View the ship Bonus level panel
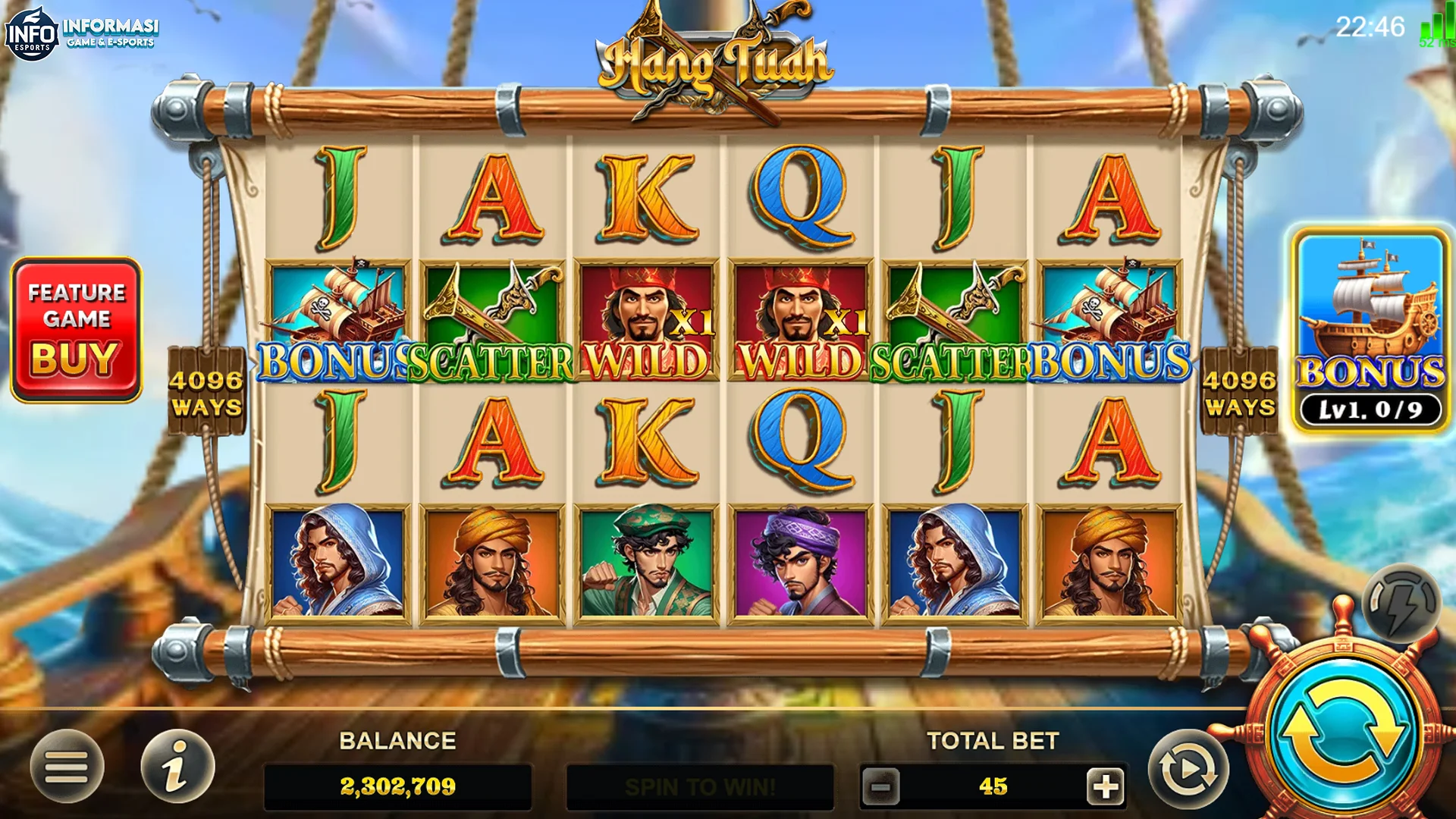 pyautogui.click(x=1370, y=330)
